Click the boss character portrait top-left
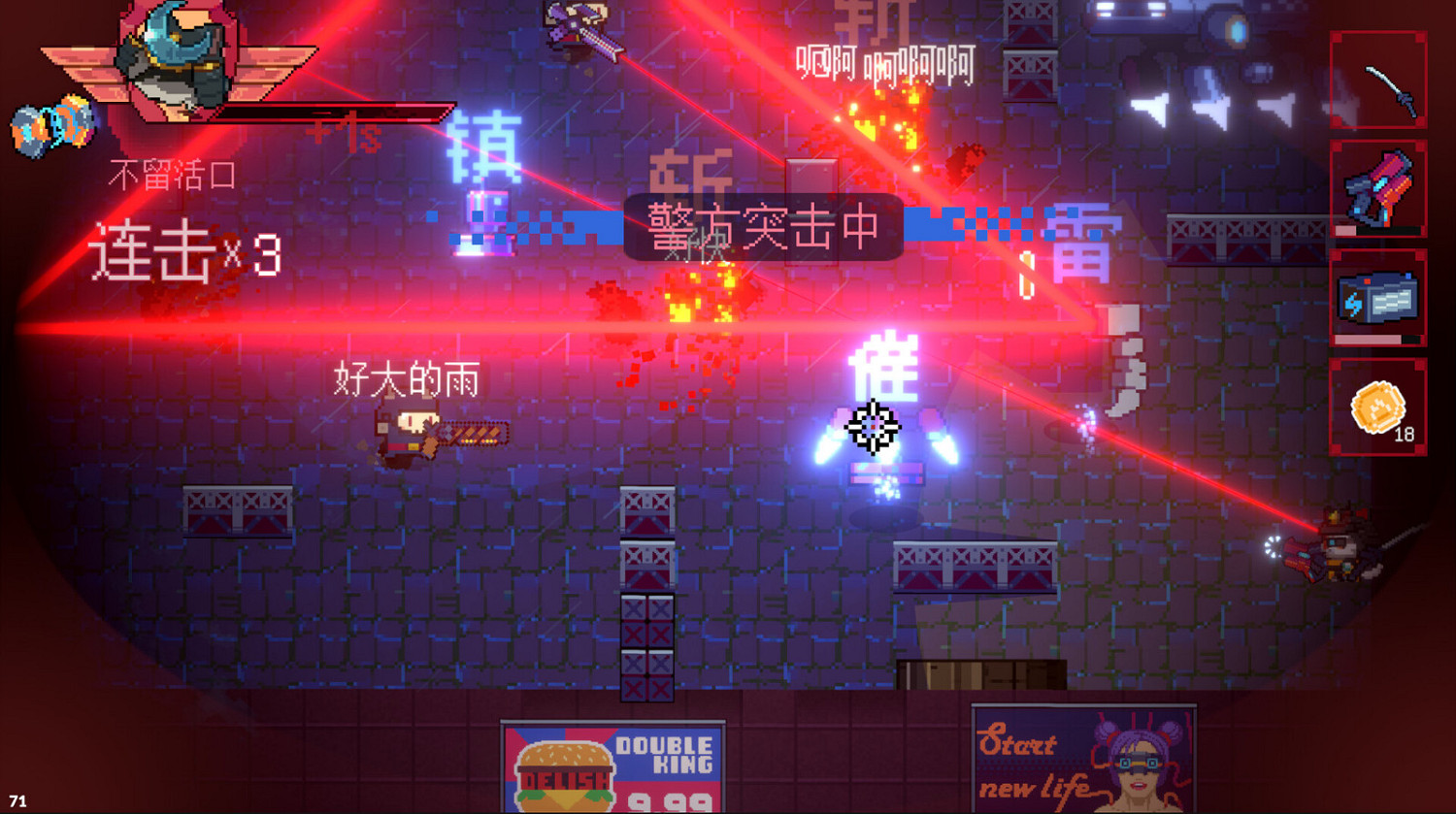Image resolution: width=1456 pixels, height=814 pixels. click(175, 53)
